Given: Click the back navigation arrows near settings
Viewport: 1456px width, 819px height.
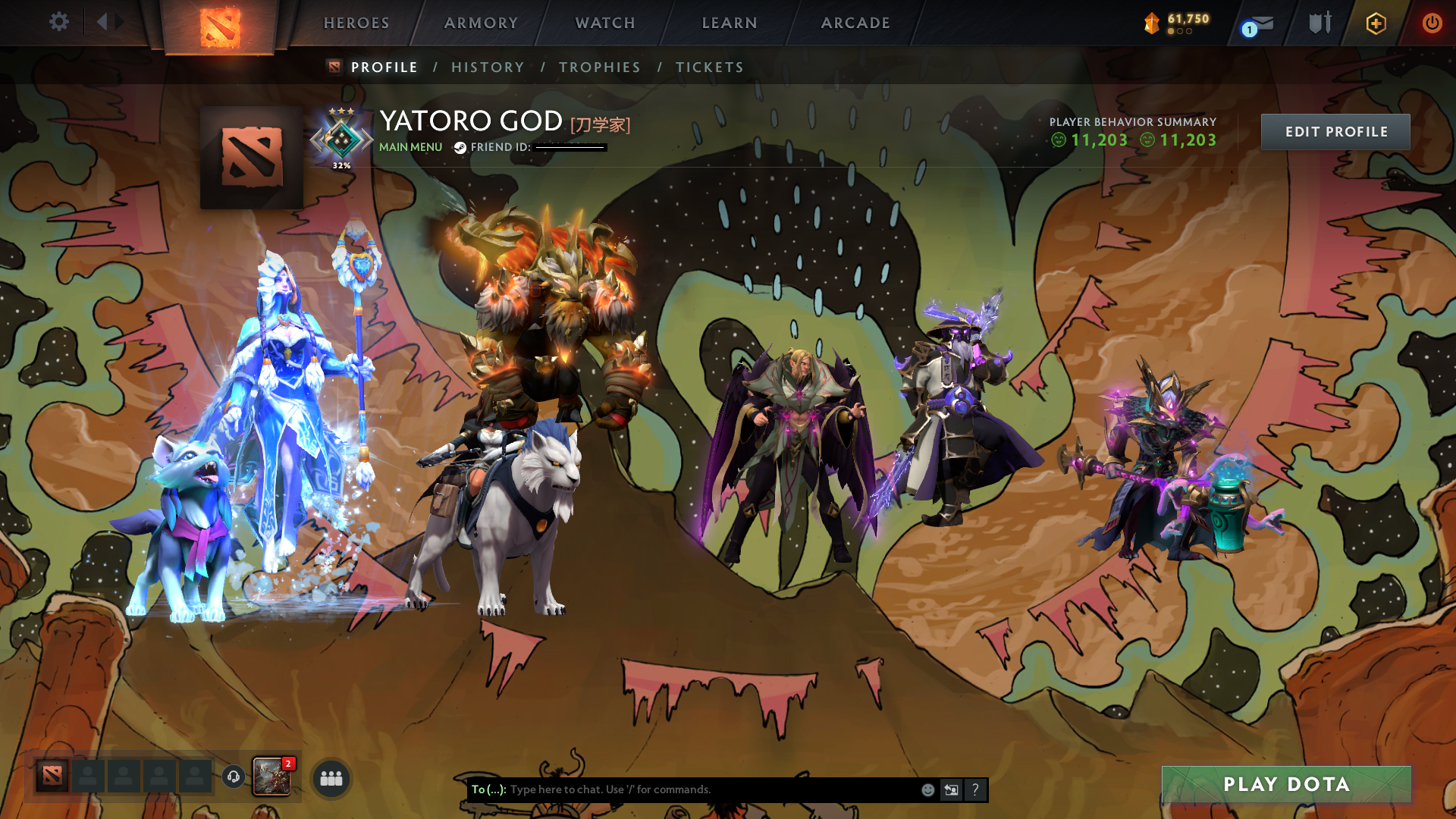Looking at the screenshot, I should [108, 22].
